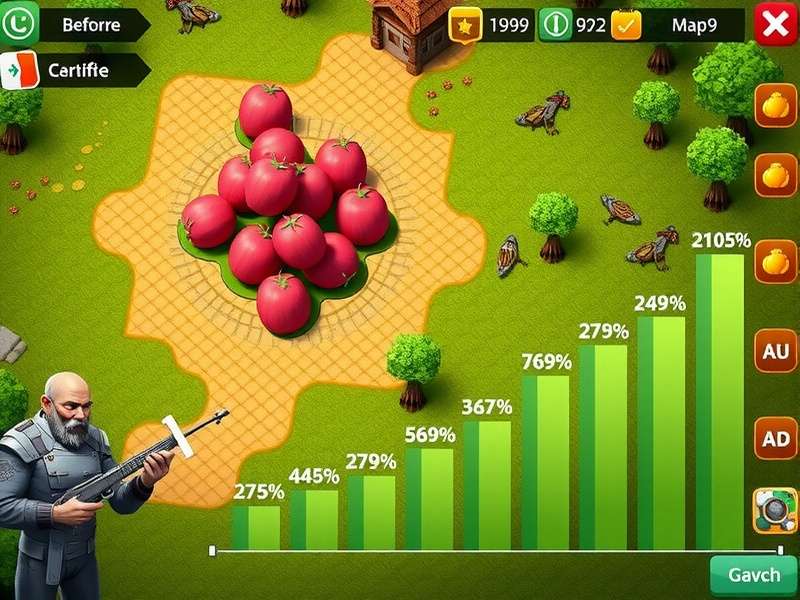Click the red and white arrow icon
The height and width of the screenshot is (600, 800).
tap(19, 71)
